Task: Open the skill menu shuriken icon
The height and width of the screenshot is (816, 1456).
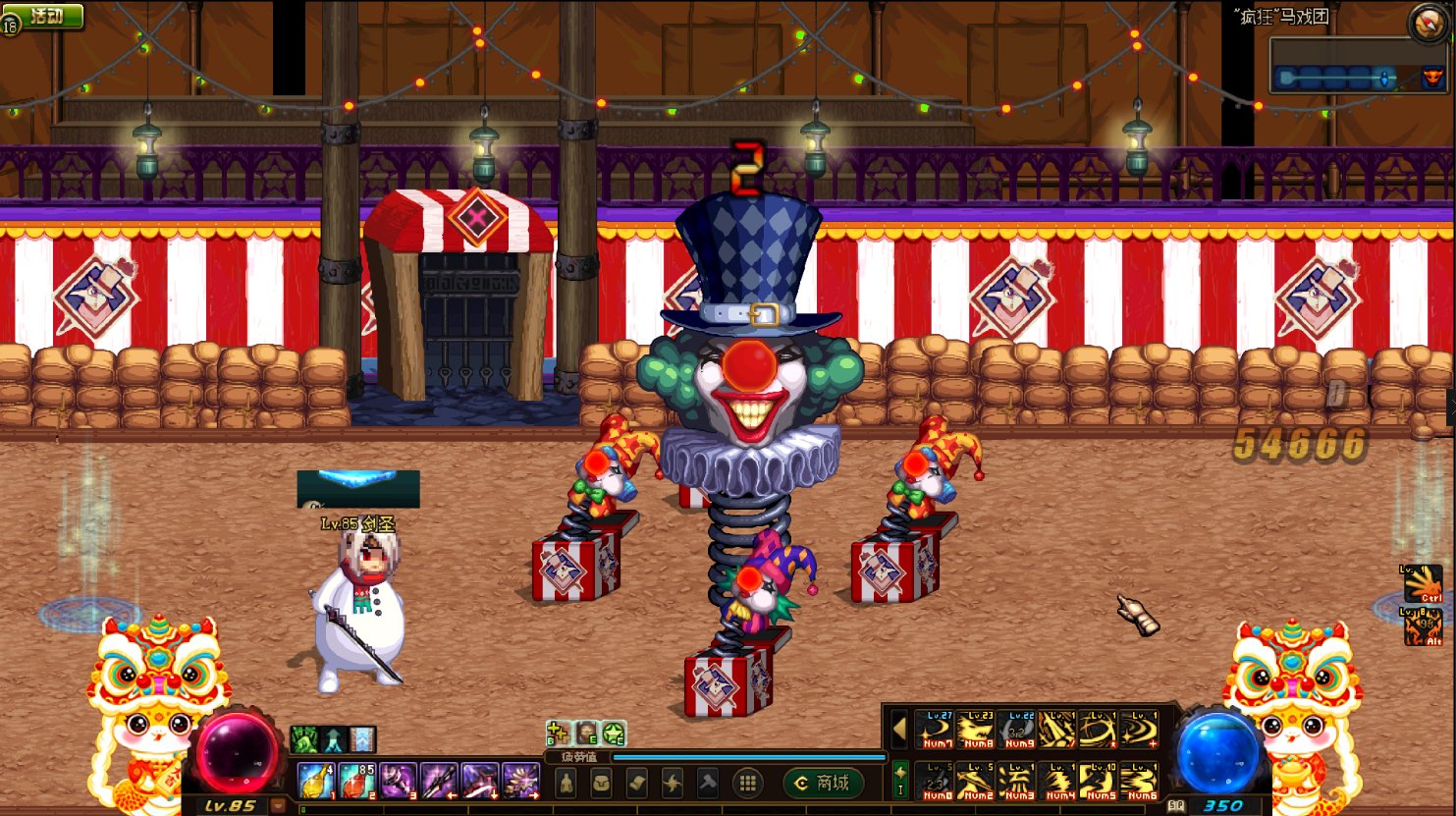Action: [x=673, y=783]
